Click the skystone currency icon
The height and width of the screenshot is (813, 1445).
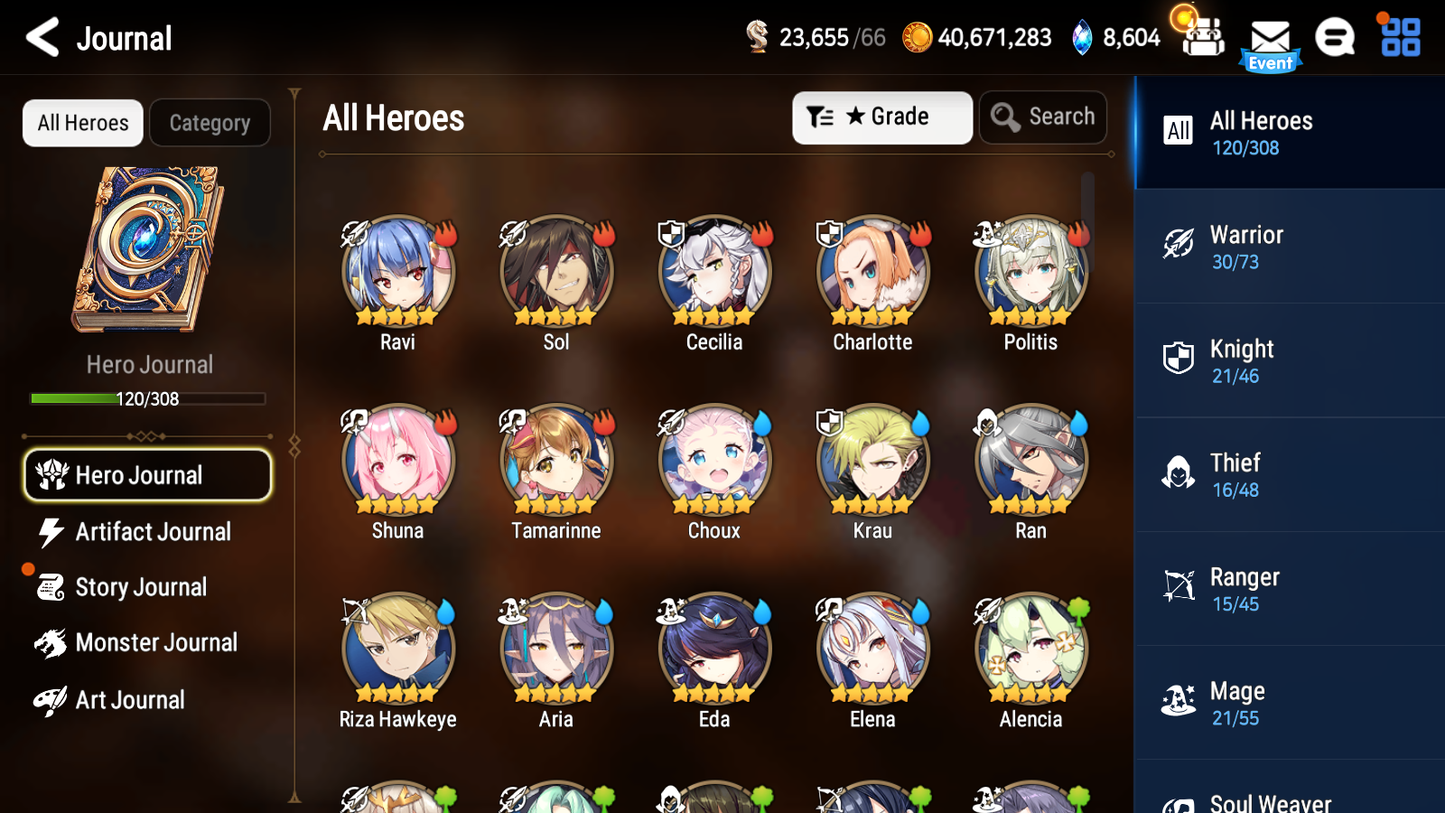point(1084,37)
